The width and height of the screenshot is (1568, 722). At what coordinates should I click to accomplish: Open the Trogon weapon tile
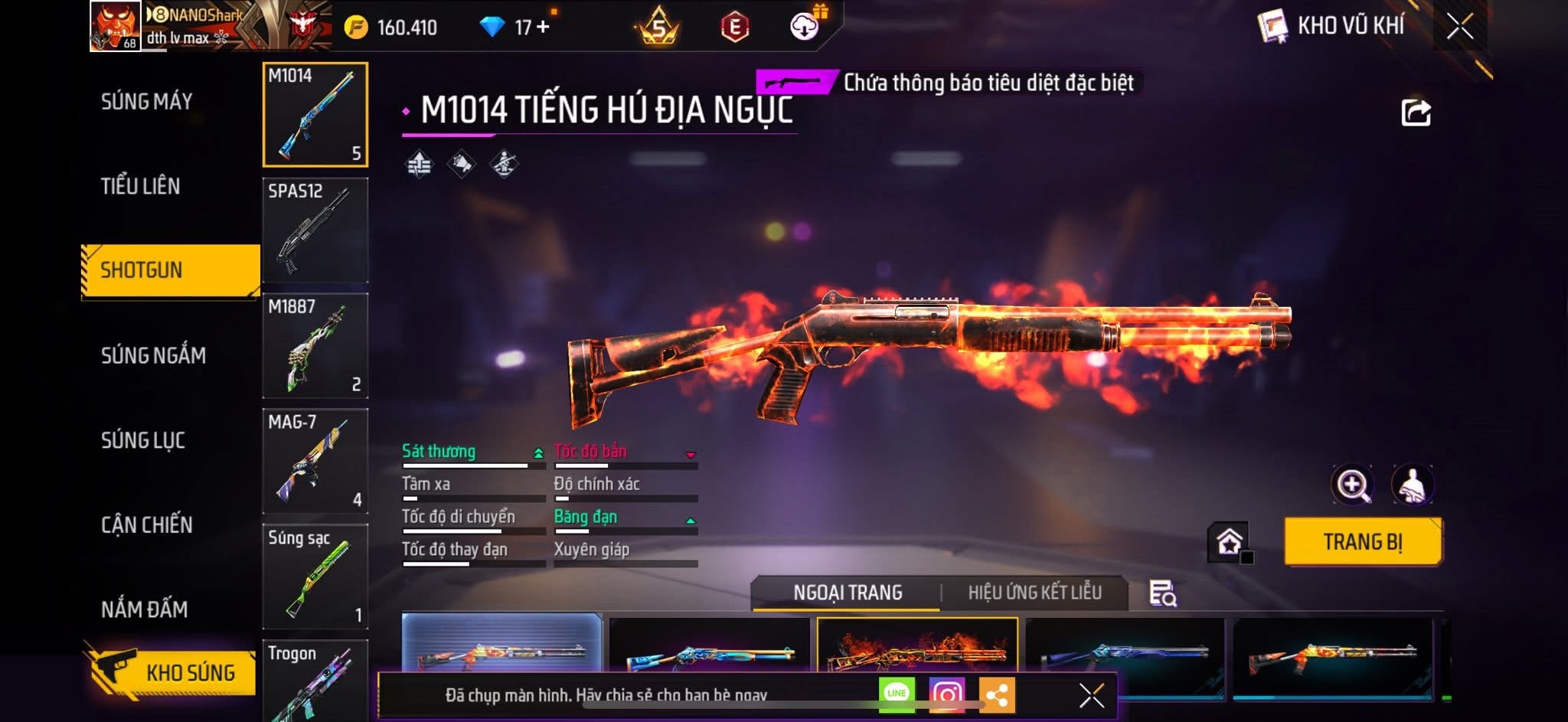[x=315, y=680]
